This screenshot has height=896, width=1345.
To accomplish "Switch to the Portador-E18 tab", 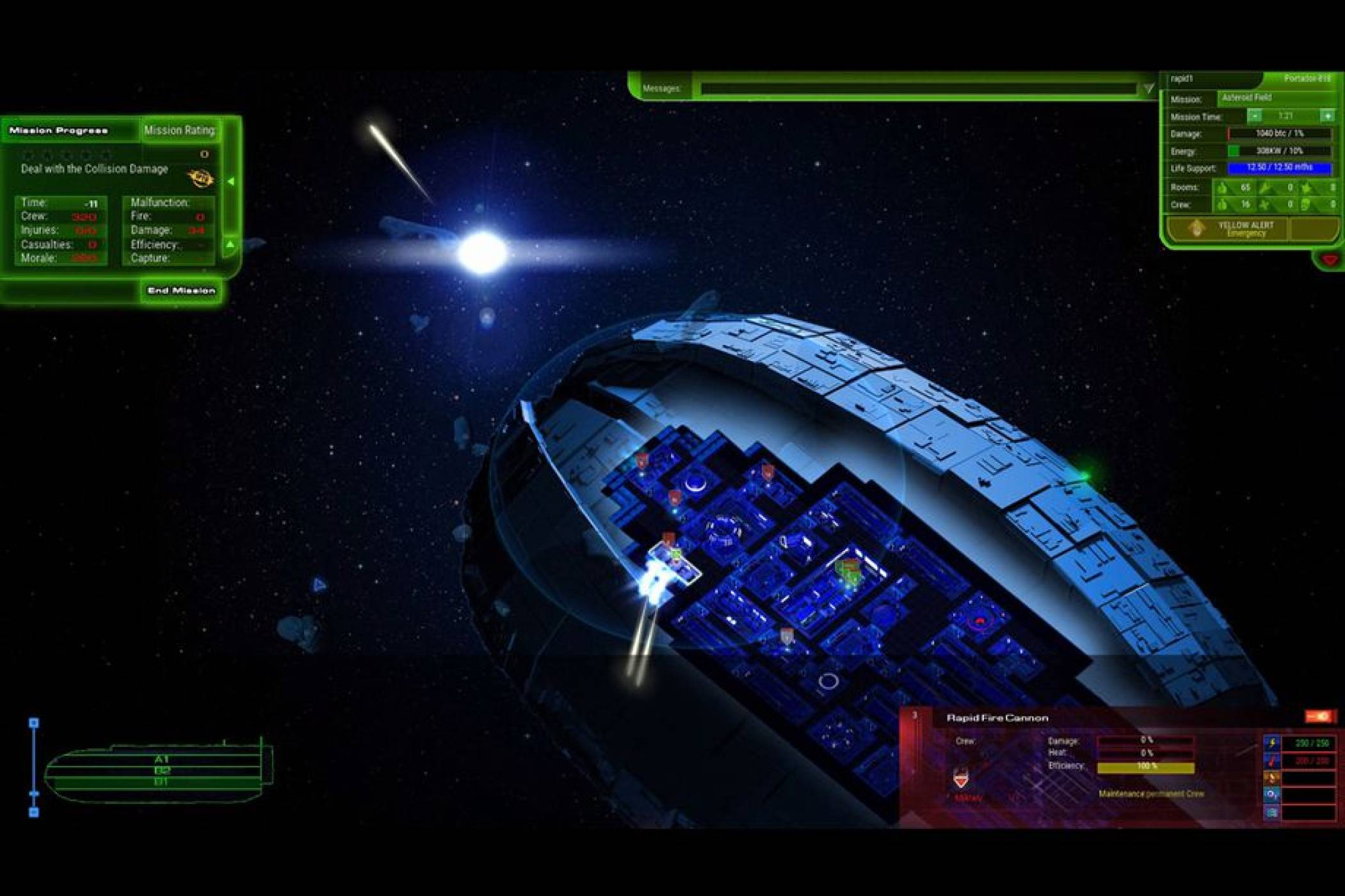I will (x=1307, y=79).
